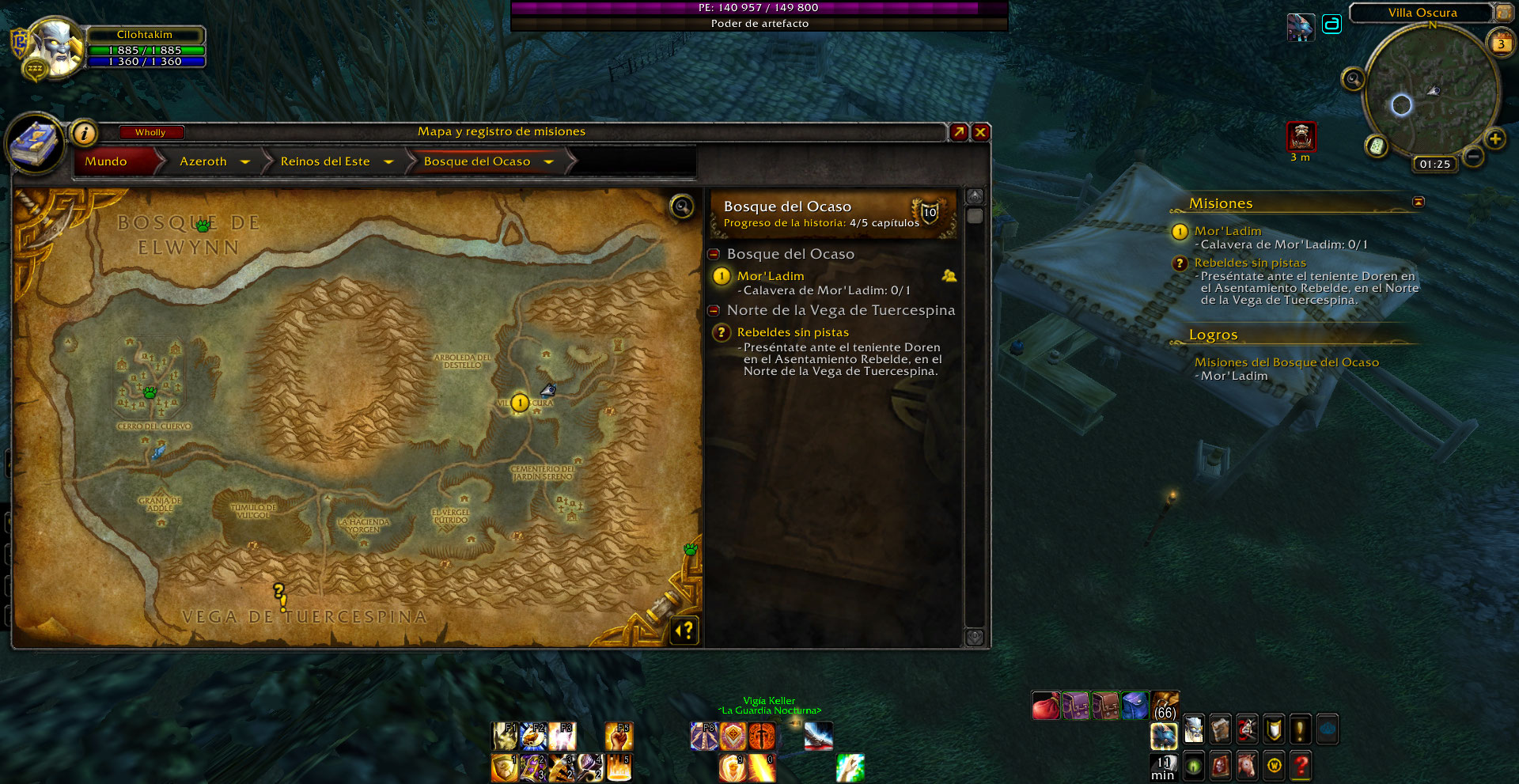Maximize the map window with arrow button

pos(959,132)
